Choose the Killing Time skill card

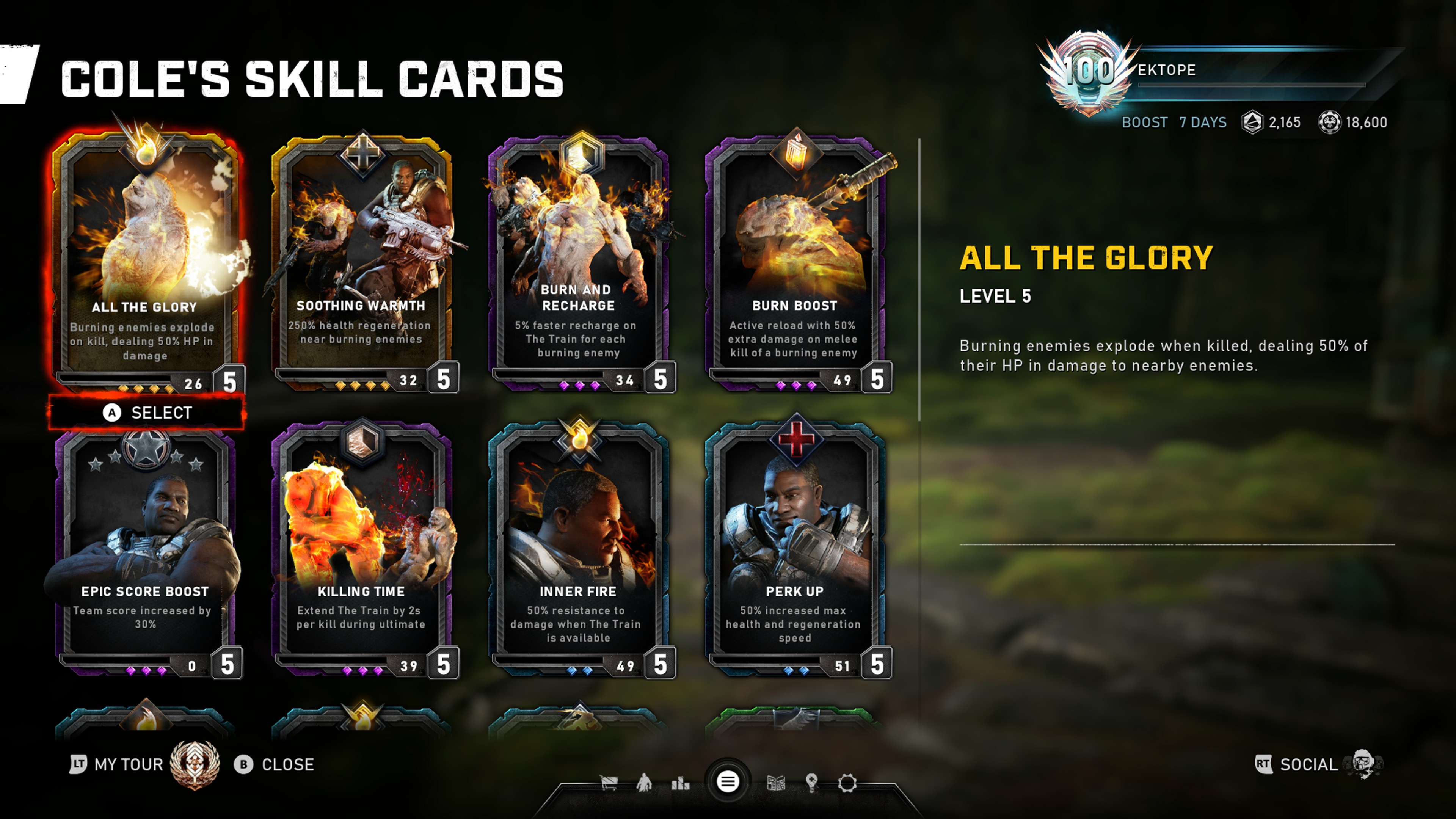[362, 548]
